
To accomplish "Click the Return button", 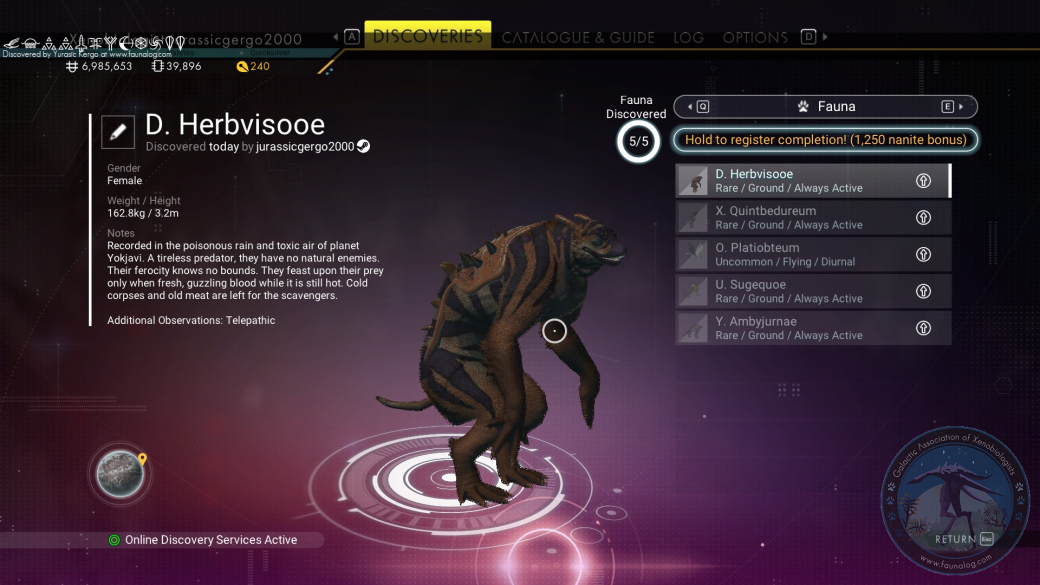I will click(963, 539).
